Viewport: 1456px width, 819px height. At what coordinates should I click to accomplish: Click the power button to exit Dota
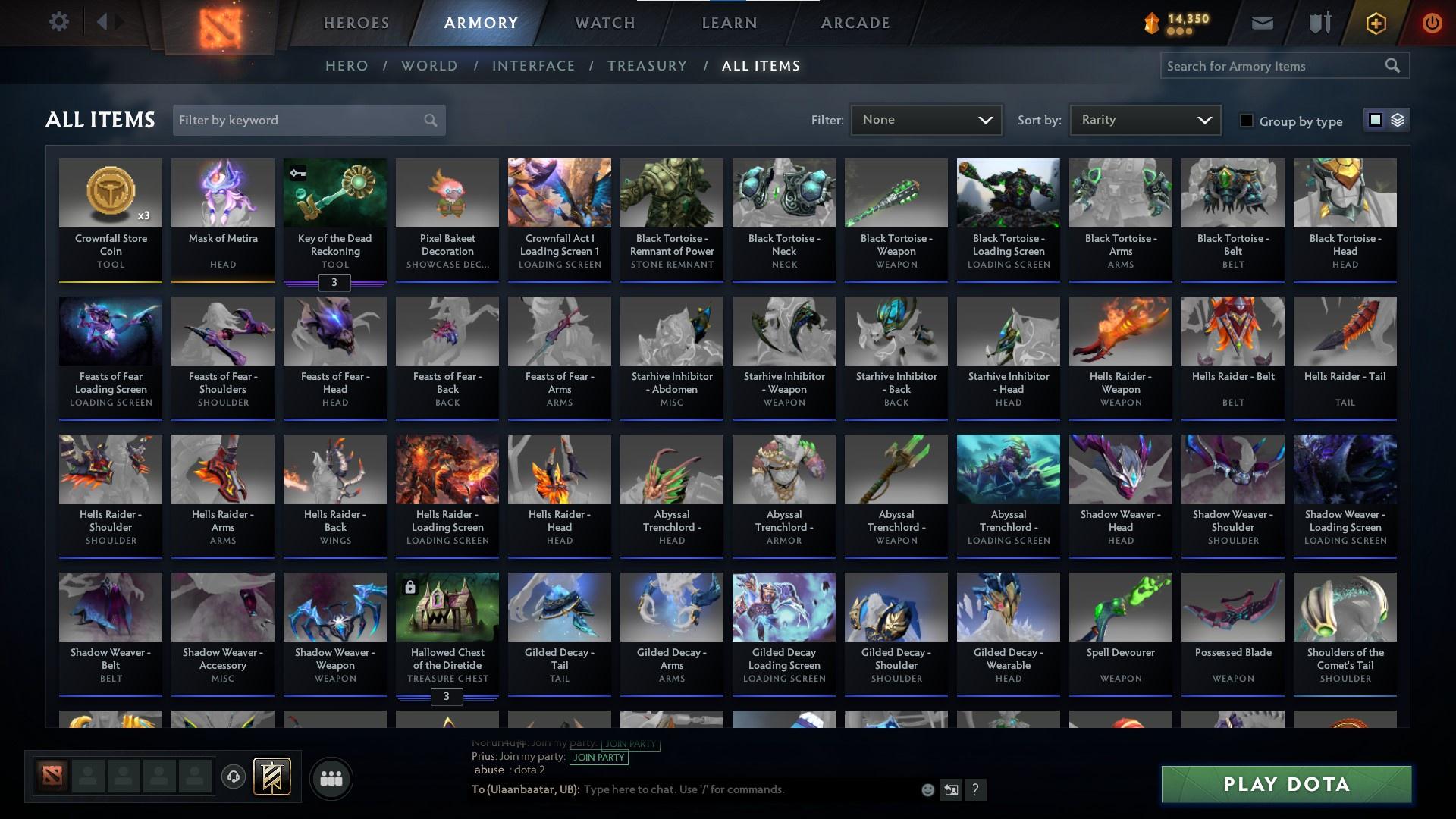pyautogui.click(x=1432, y=22)
